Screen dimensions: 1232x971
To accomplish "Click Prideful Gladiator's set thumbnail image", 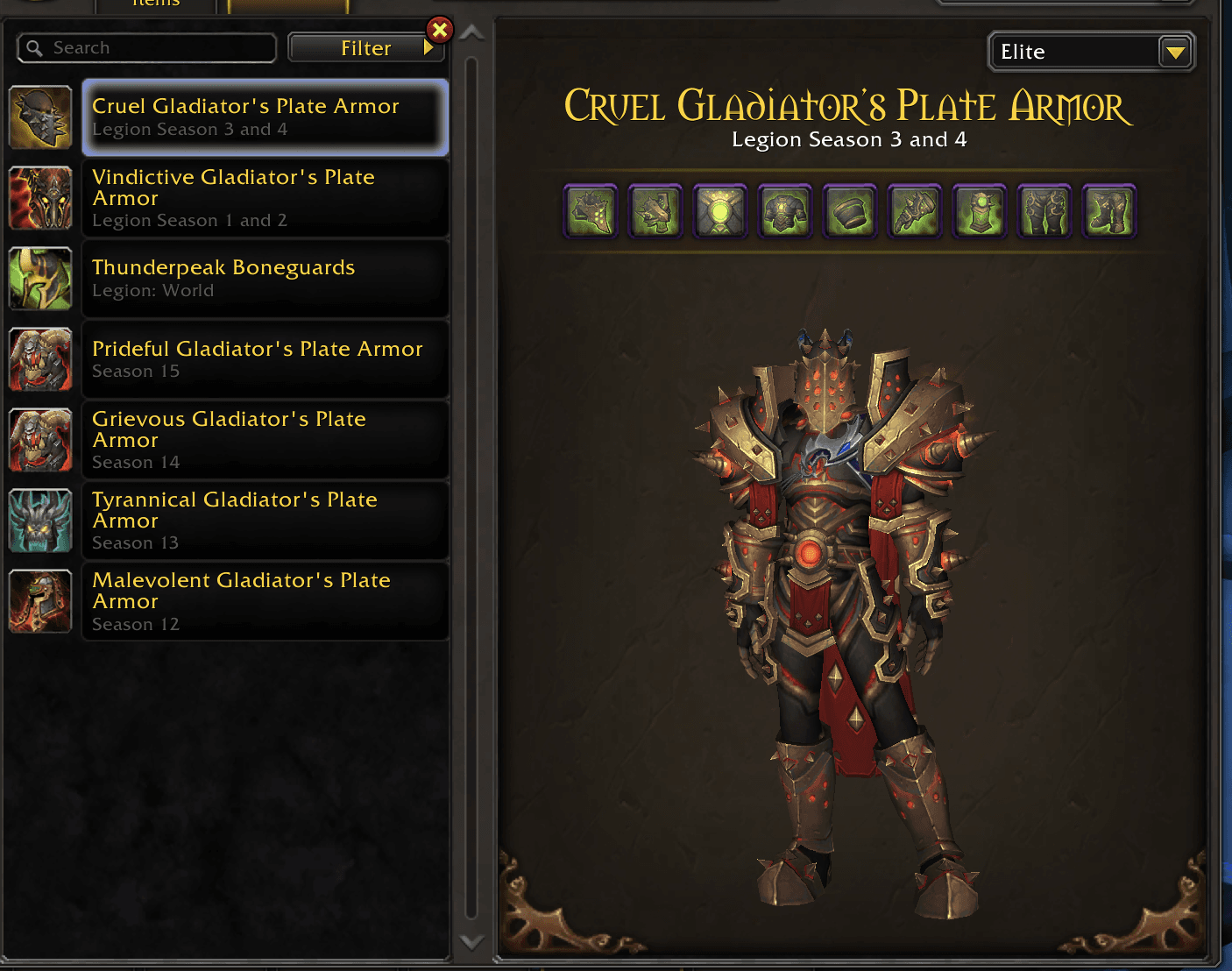I will 40,358.
